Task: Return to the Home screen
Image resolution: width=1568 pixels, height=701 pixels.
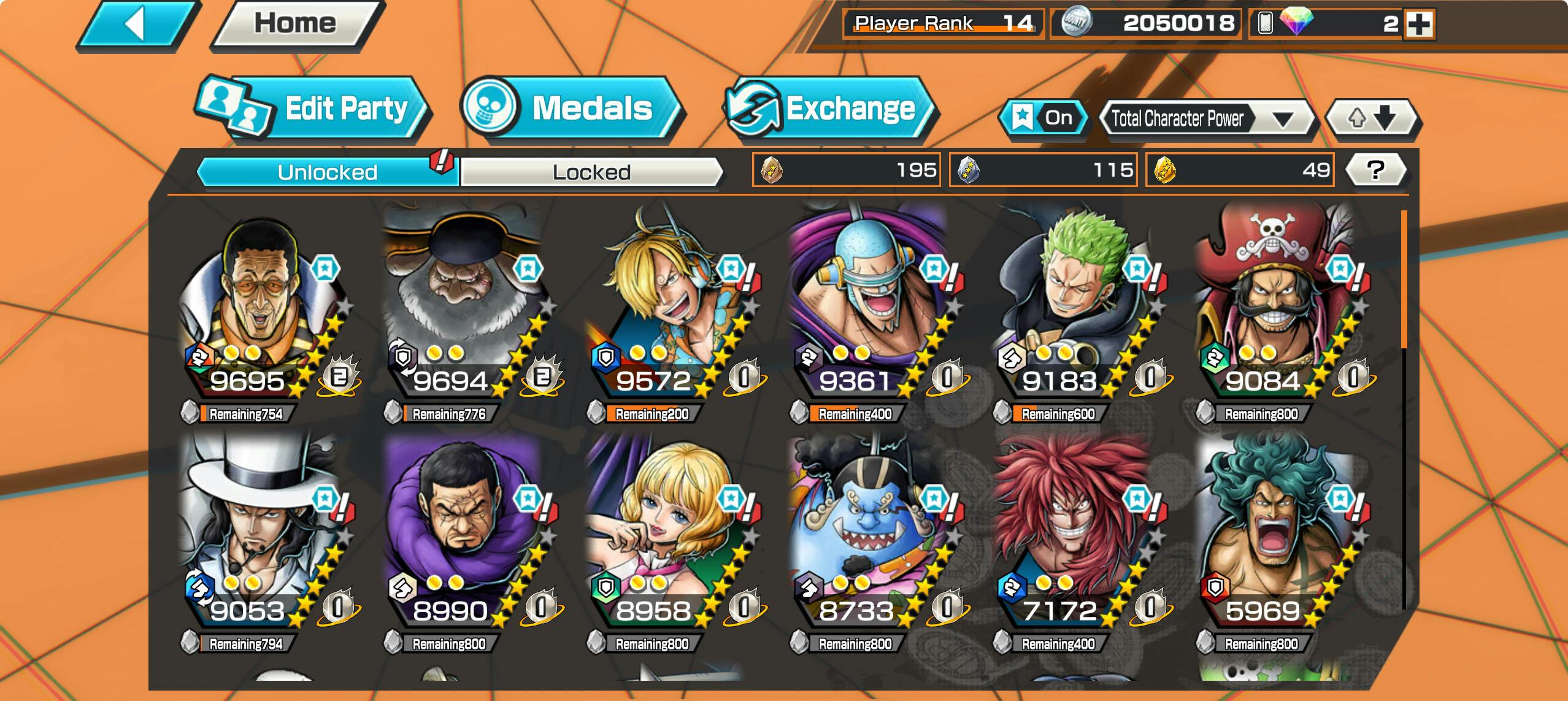Action: [x=296, y=25]
